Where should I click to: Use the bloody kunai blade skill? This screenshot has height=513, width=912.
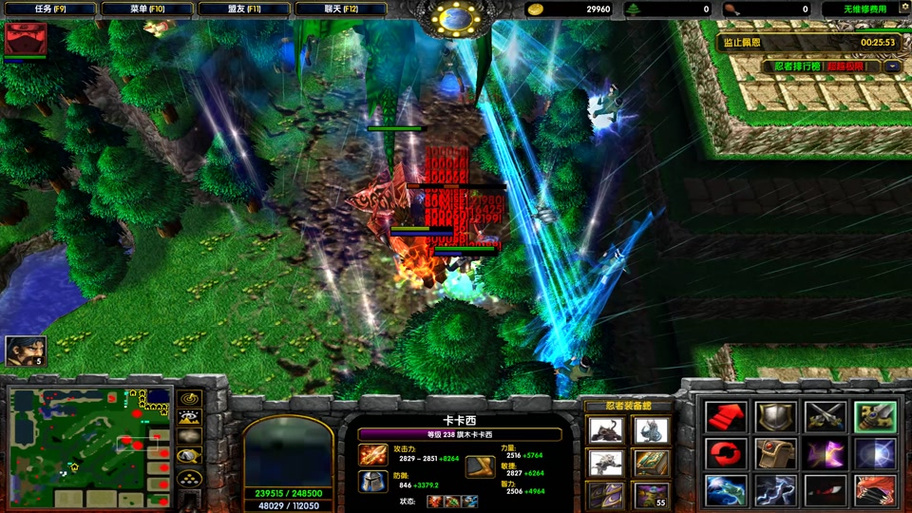click(x=825, y=491)
